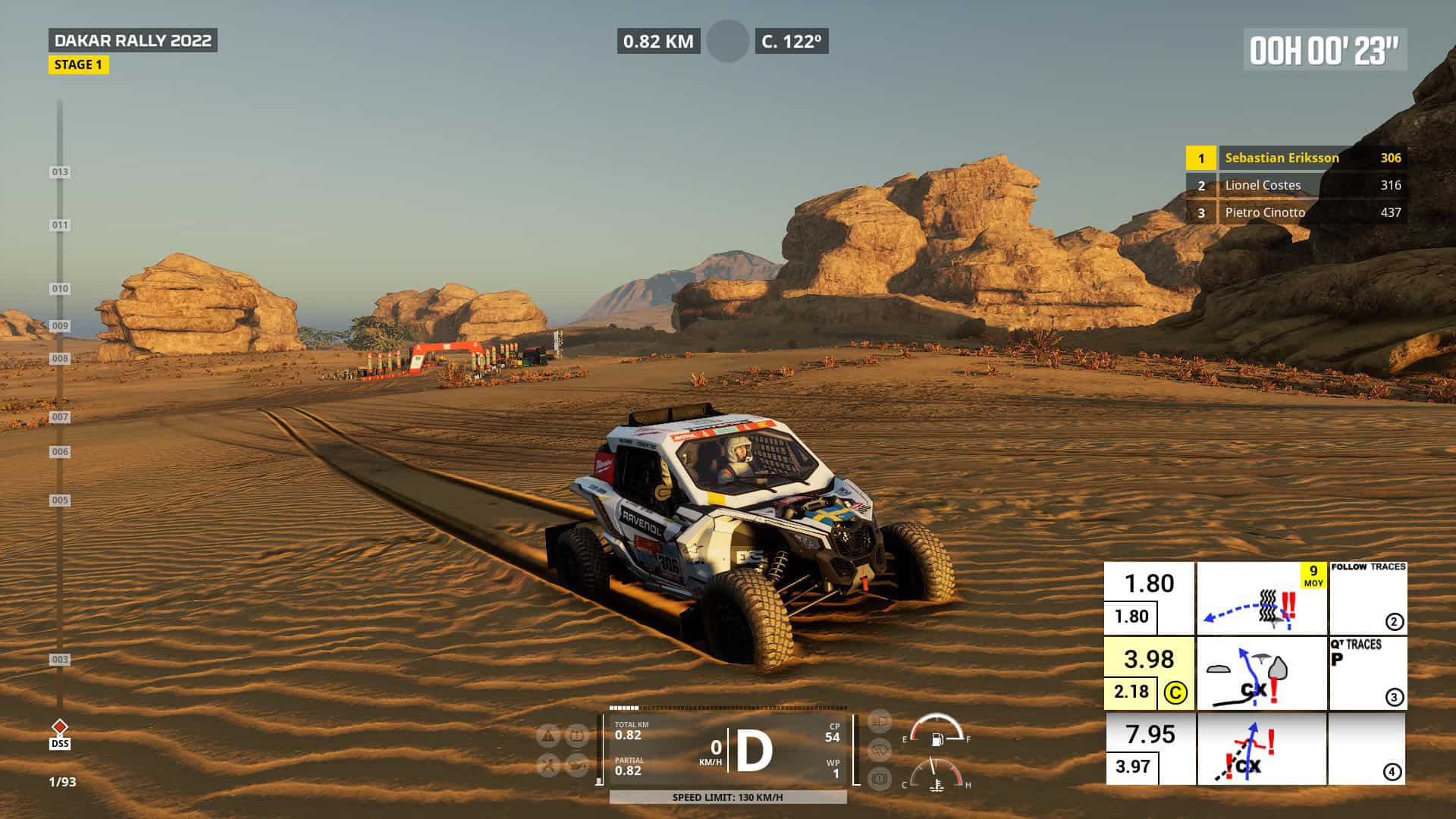The width and height of the screenshot is (1456, 819).
Task: Select the windshield wiper icon
Action: pyautogui.click(x=878, y=748)
